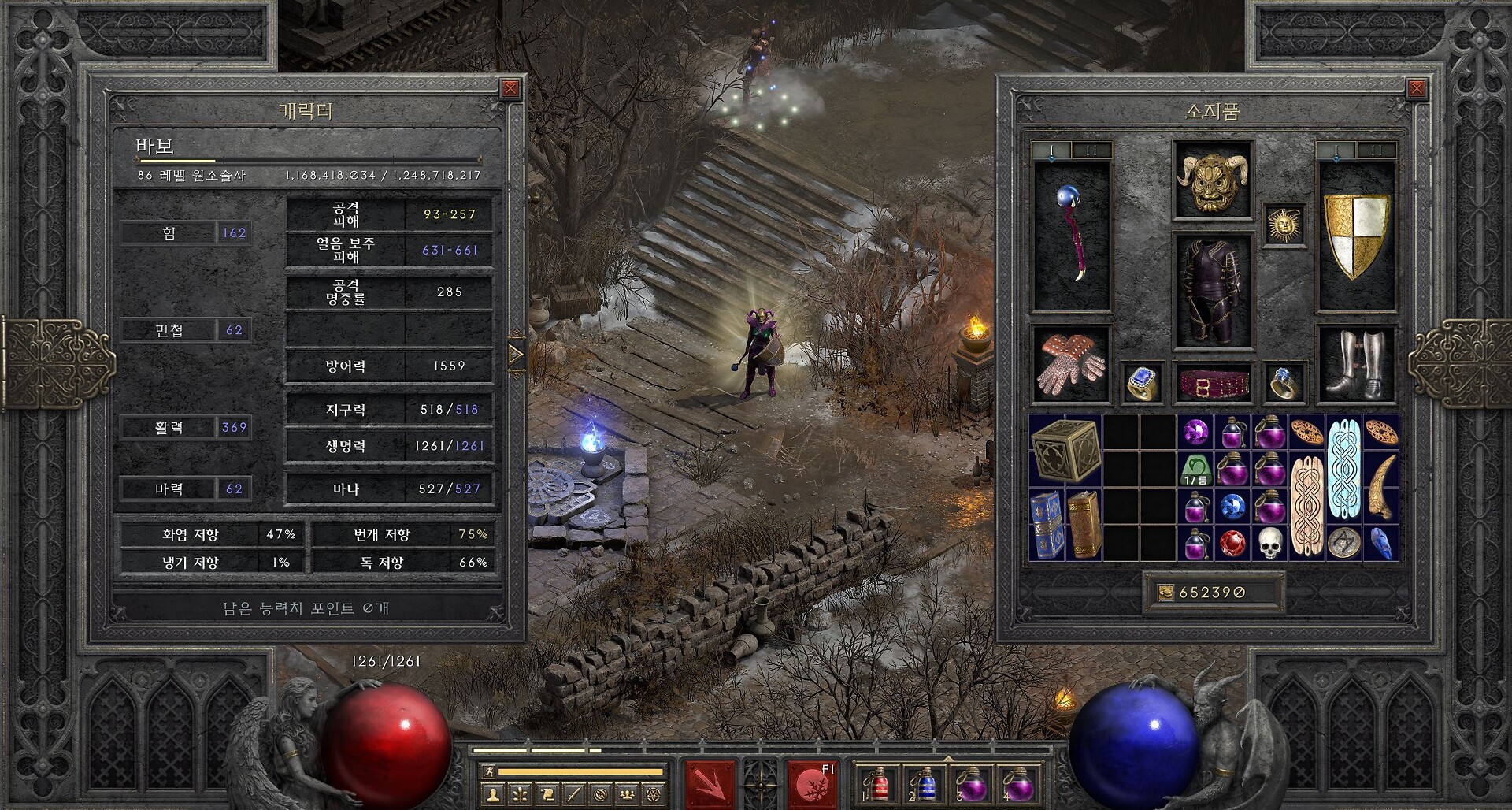Select the equipped dark body armor

[1212, 292]
